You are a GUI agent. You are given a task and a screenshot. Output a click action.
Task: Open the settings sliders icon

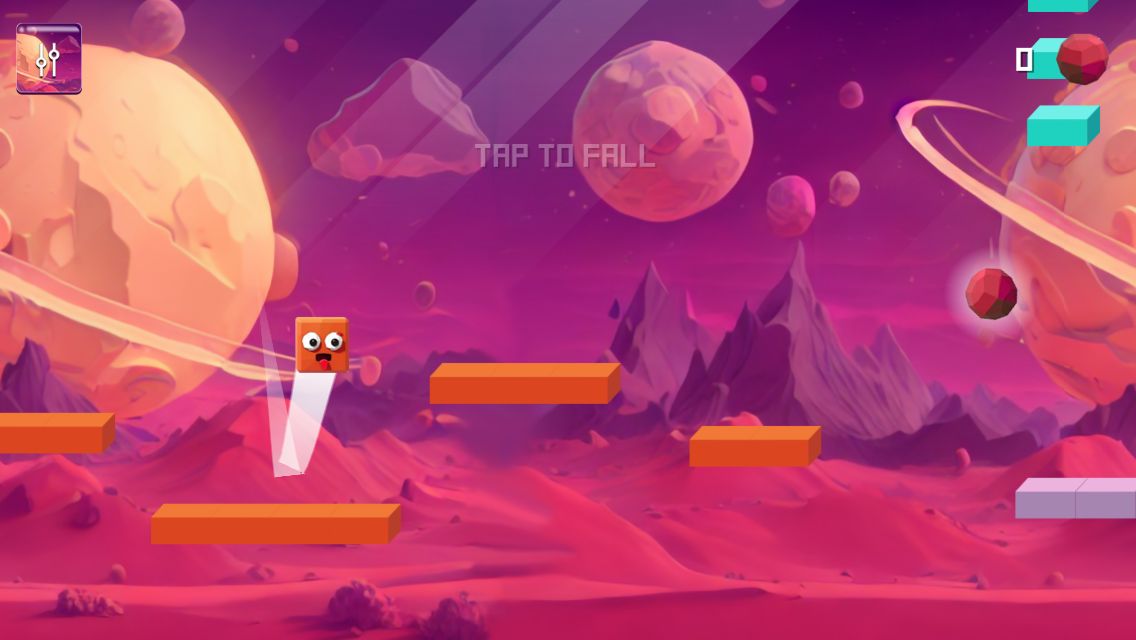point(48,59)
